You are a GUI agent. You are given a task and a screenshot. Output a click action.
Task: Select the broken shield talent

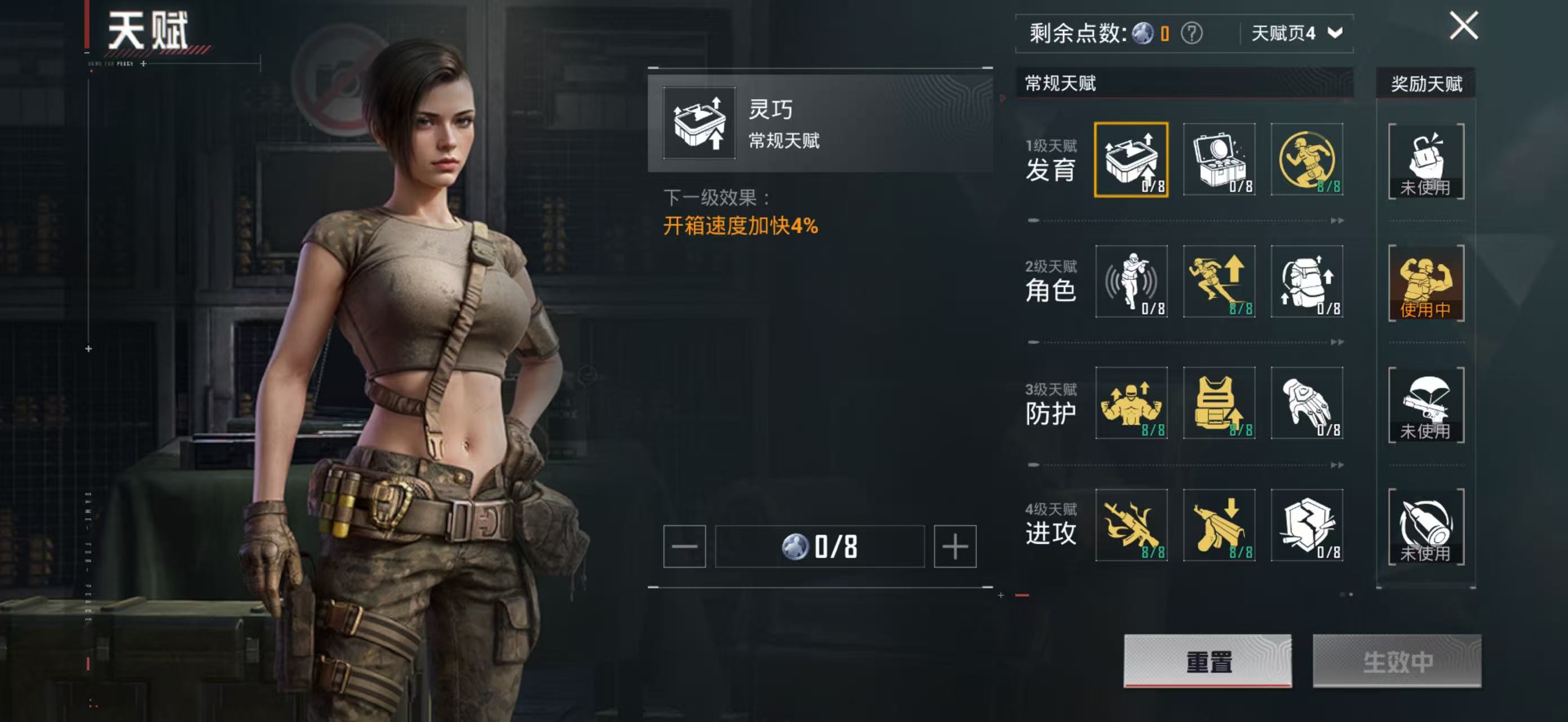click(1306, 525)
